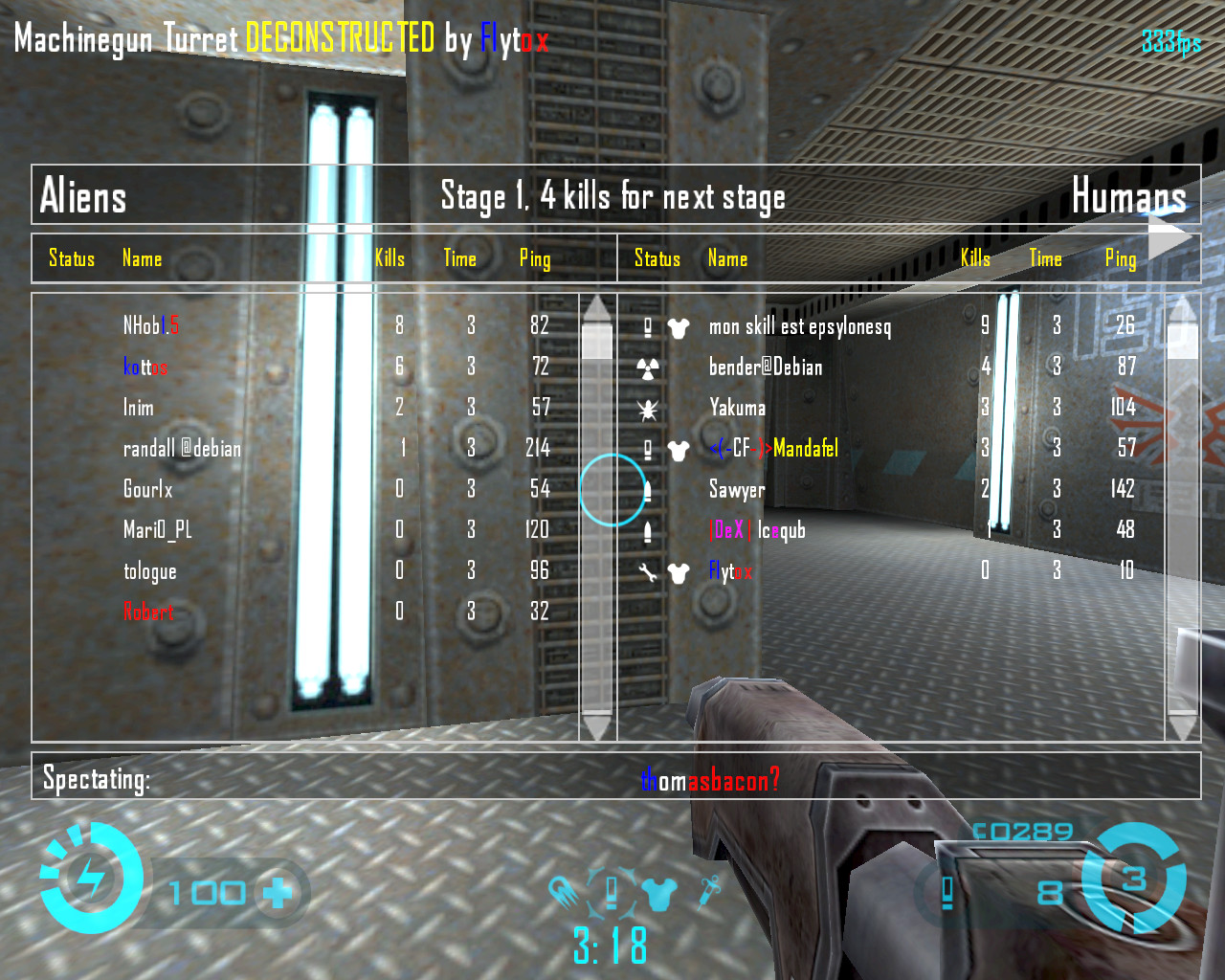Select kottos row on the Aliens team

tap(145, 367)
